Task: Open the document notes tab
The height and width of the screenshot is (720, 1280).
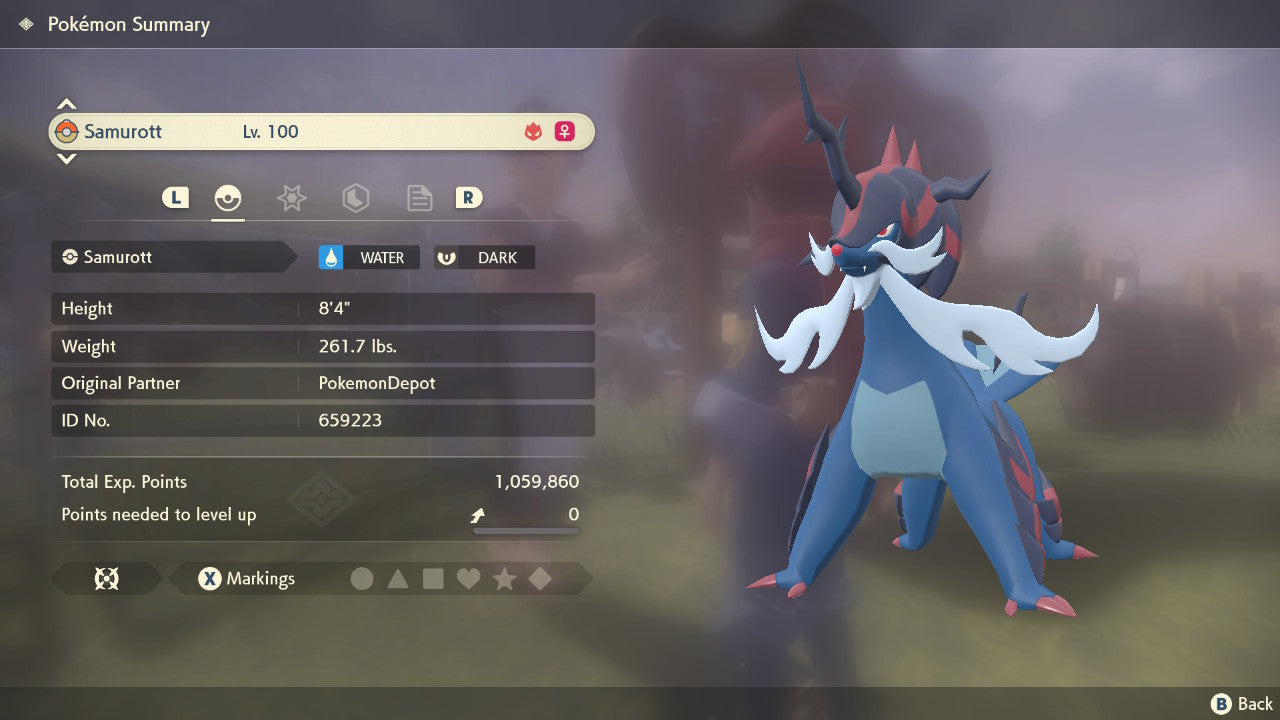Action: [419, 198]
